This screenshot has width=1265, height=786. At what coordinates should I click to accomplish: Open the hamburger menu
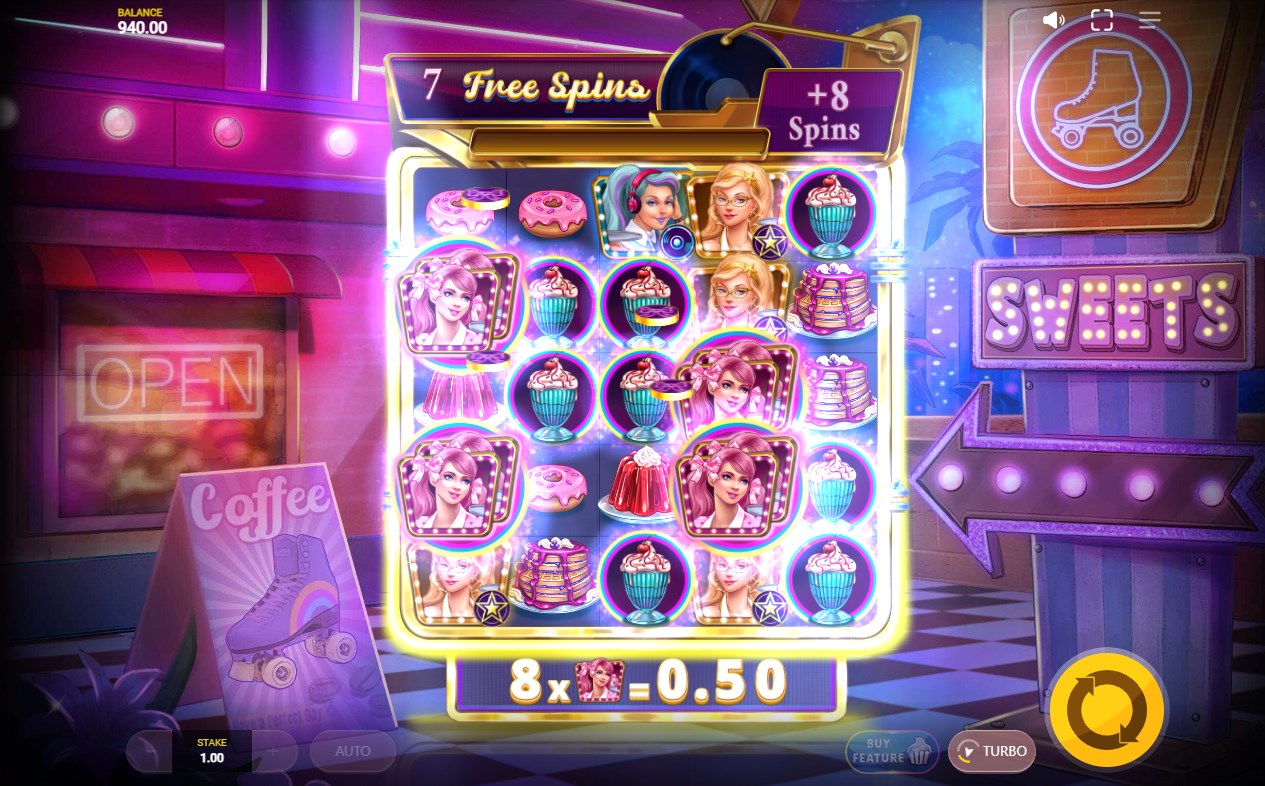[x=1149, y=20]
